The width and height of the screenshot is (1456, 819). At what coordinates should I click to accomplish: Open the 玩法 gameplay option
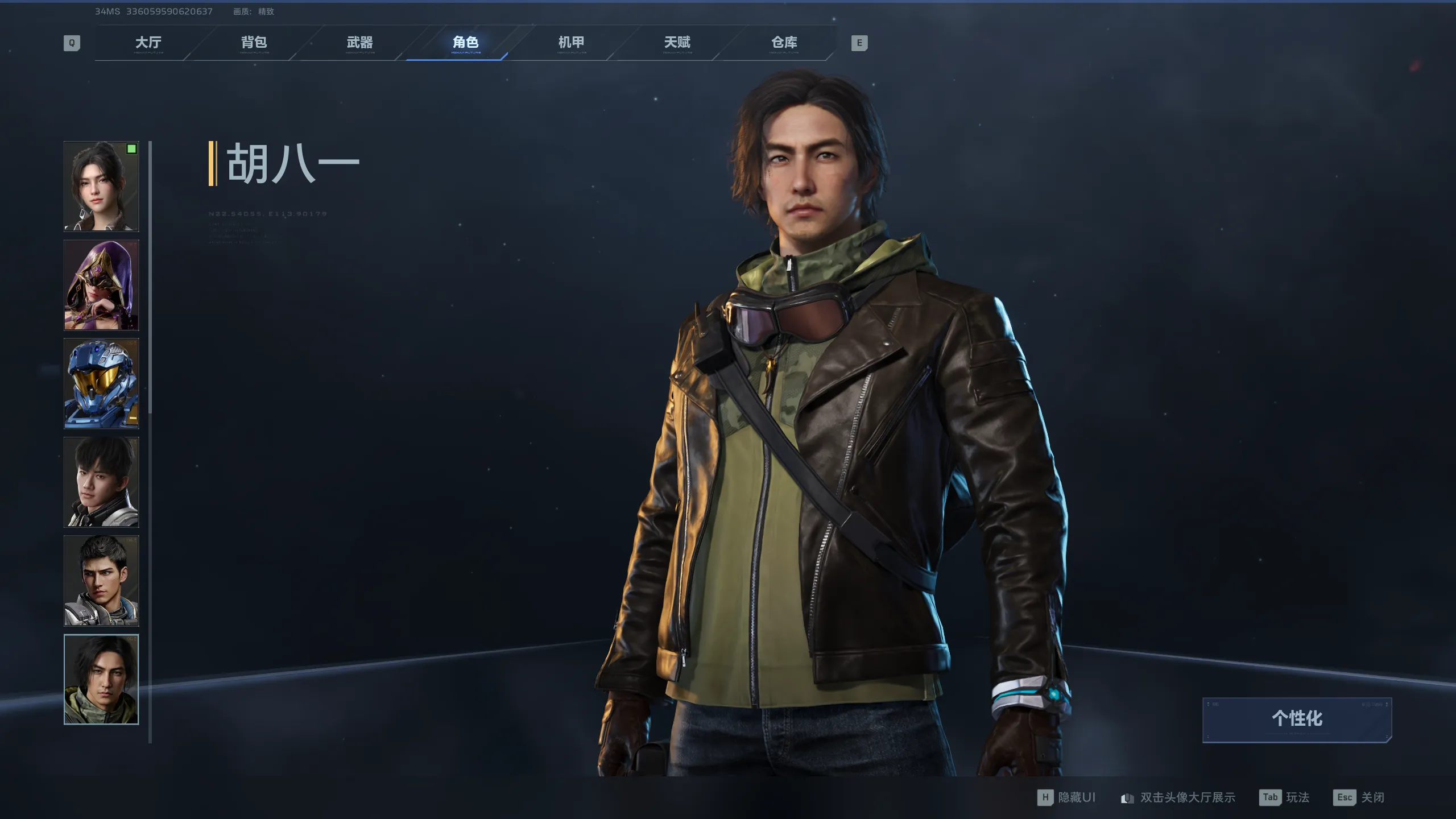coord(1285,797)
